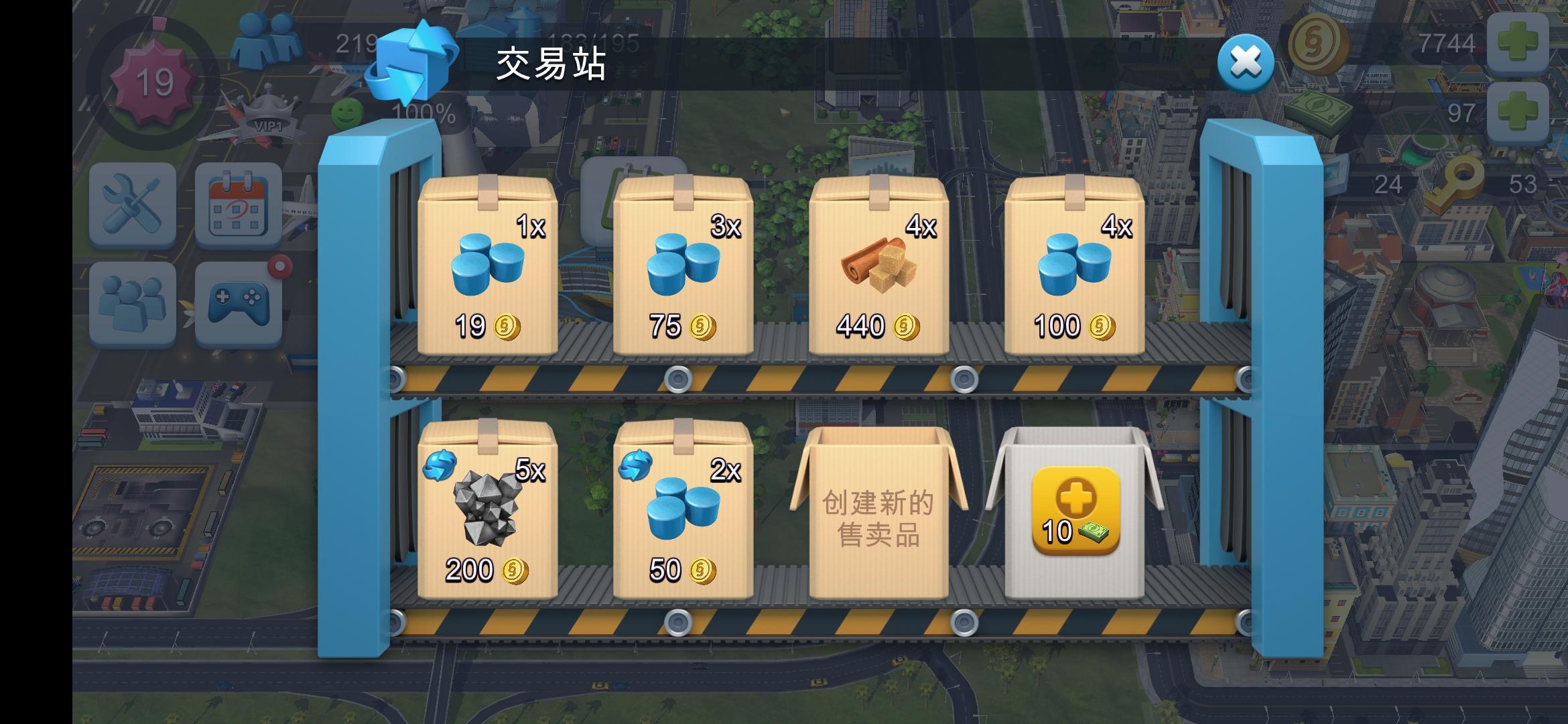Screen dimensions: 1568x724
Task: View the VIP1 crown status
Action: pyautogui.click(x=271, y=111)
